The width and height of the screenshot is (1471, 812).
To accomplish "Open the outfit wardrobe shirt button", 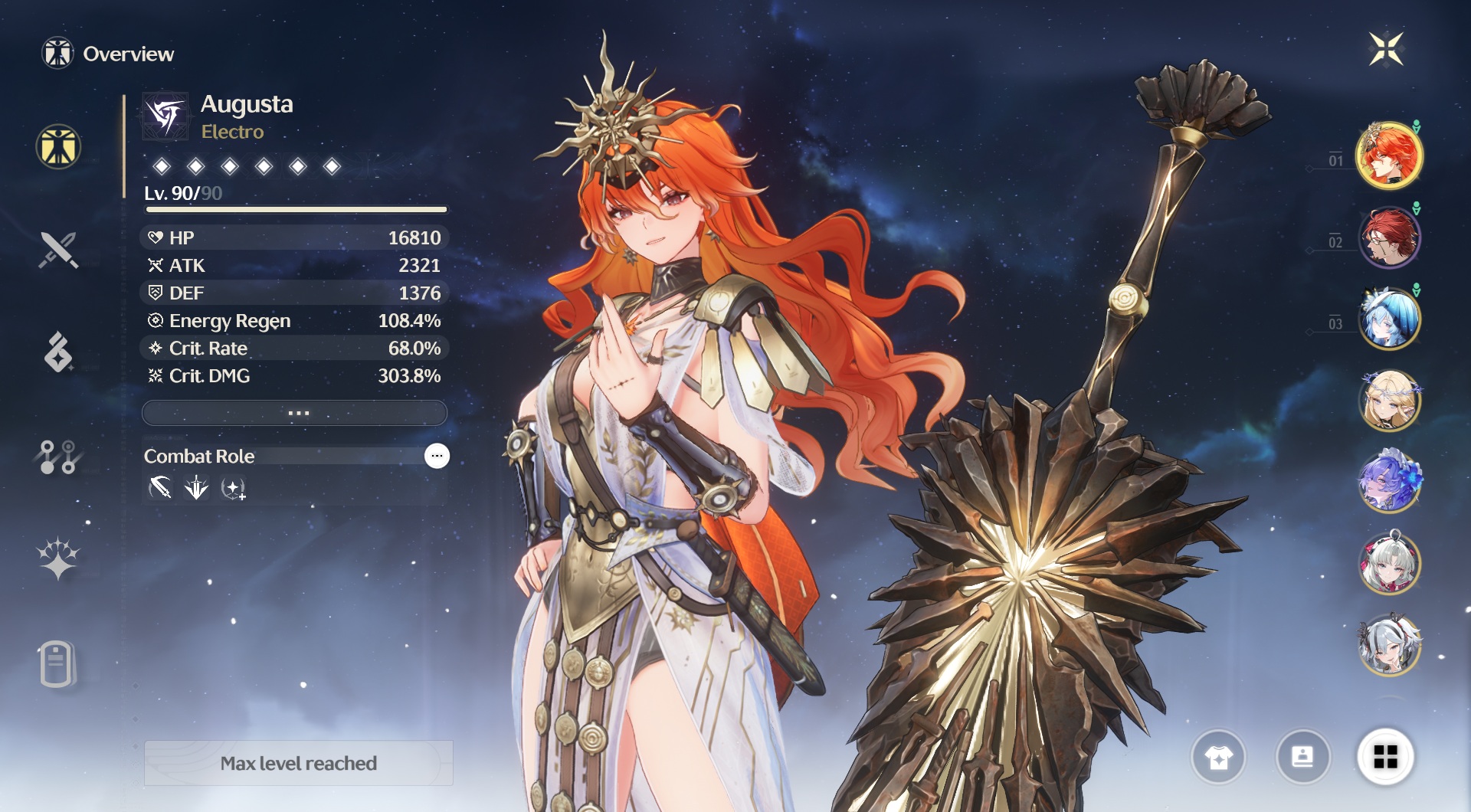I will click(1218, 758).
